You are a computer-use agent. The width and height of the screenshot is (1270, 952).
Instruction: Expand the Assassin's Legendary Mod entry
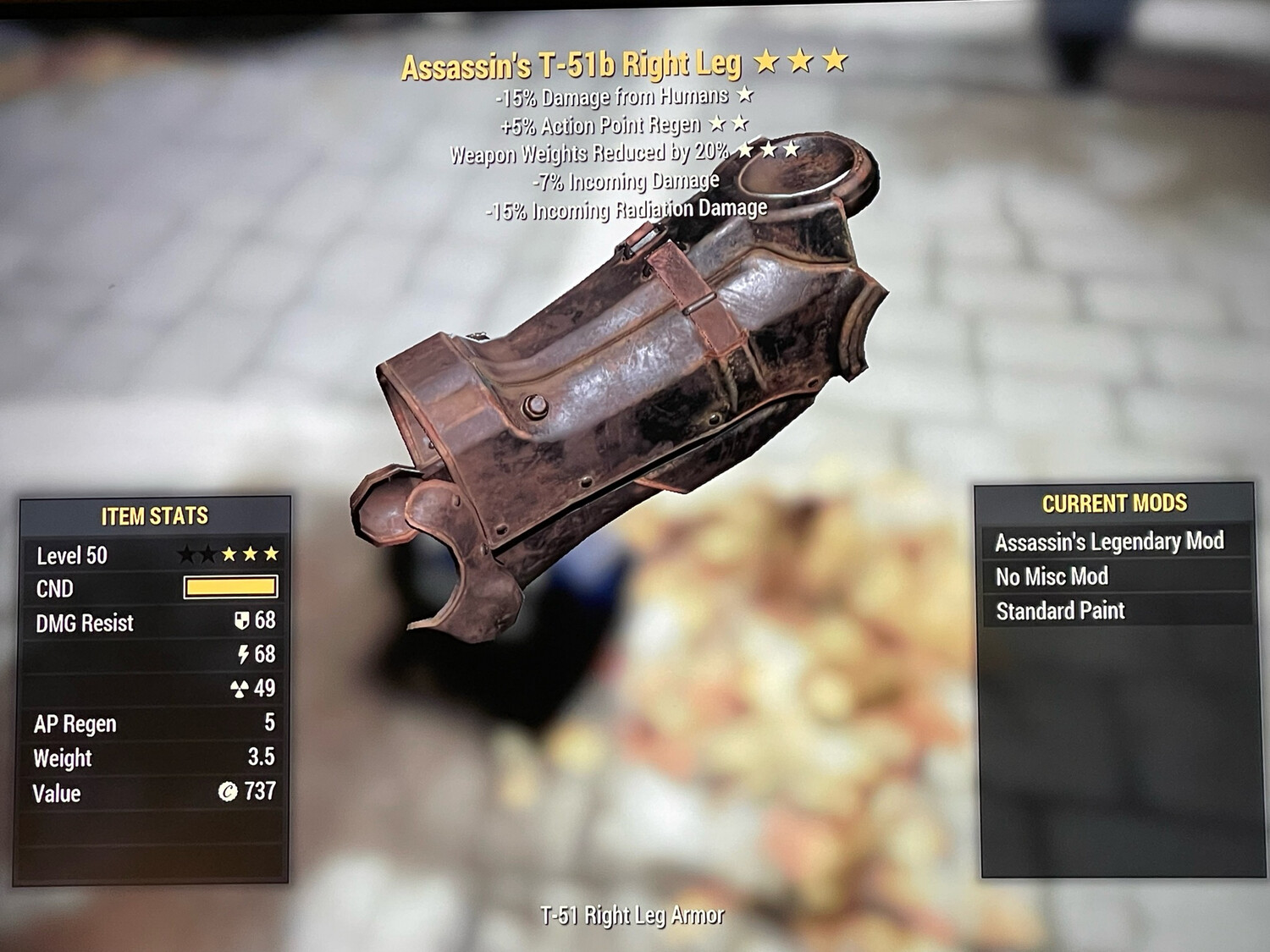pos(1112,541)
